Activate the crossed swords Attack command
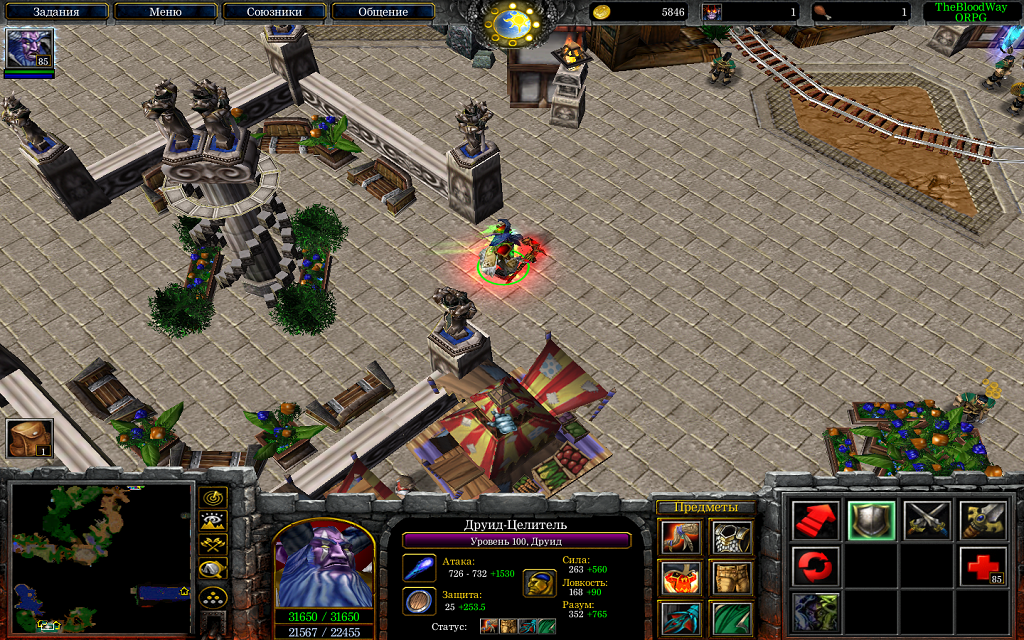 [x=927, y=521]
